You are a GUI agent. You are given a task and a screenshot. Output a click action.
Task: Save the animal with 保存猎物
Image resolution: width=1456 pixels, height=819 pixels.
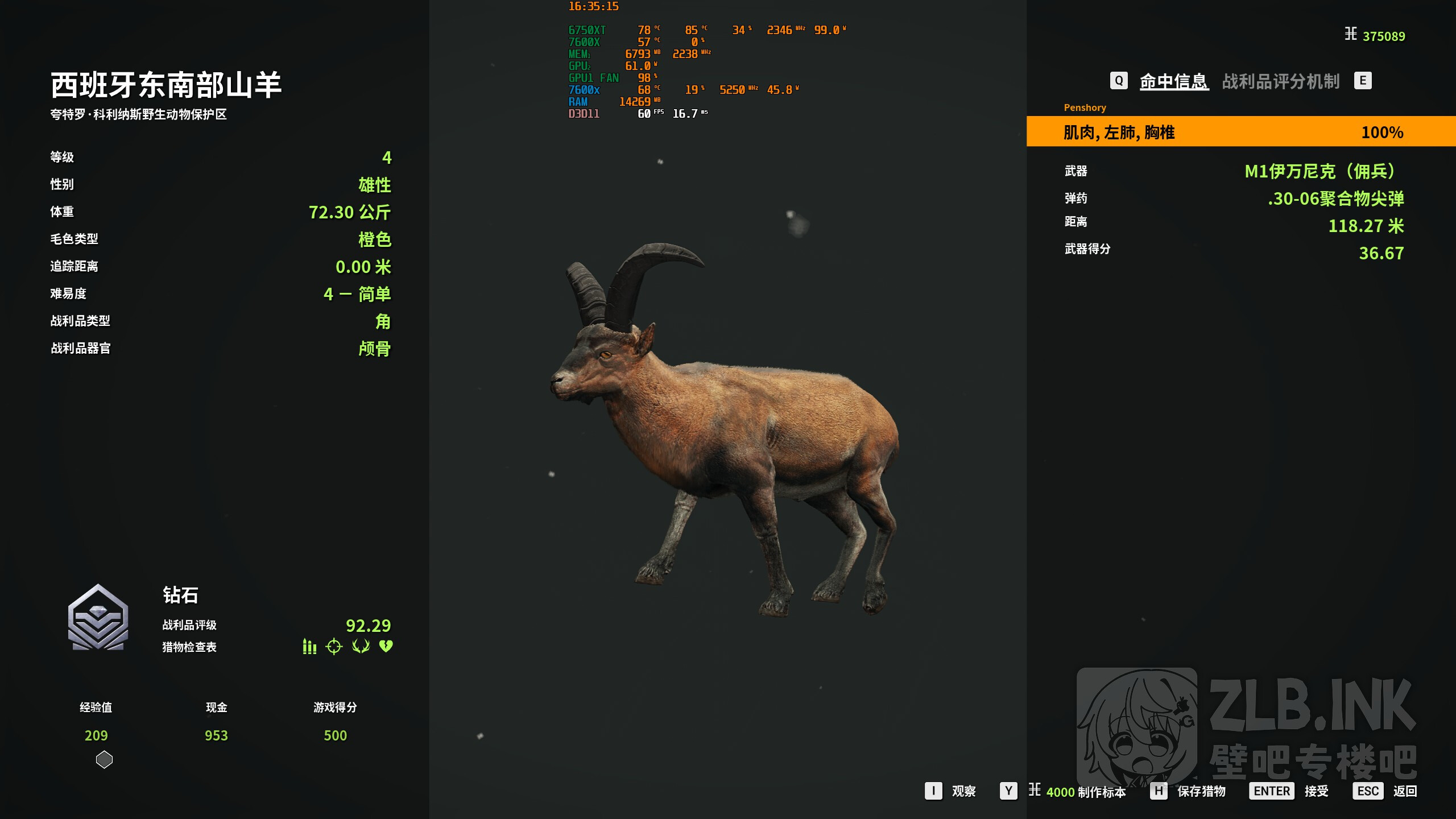click(x=1201, y=791)
